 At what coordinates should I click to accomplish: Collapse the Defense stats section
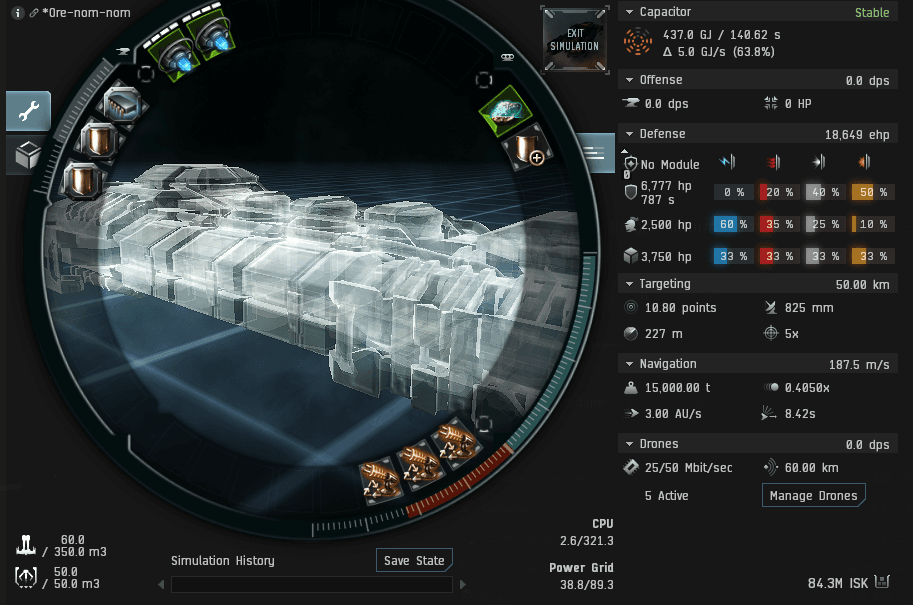coord(629,134)
